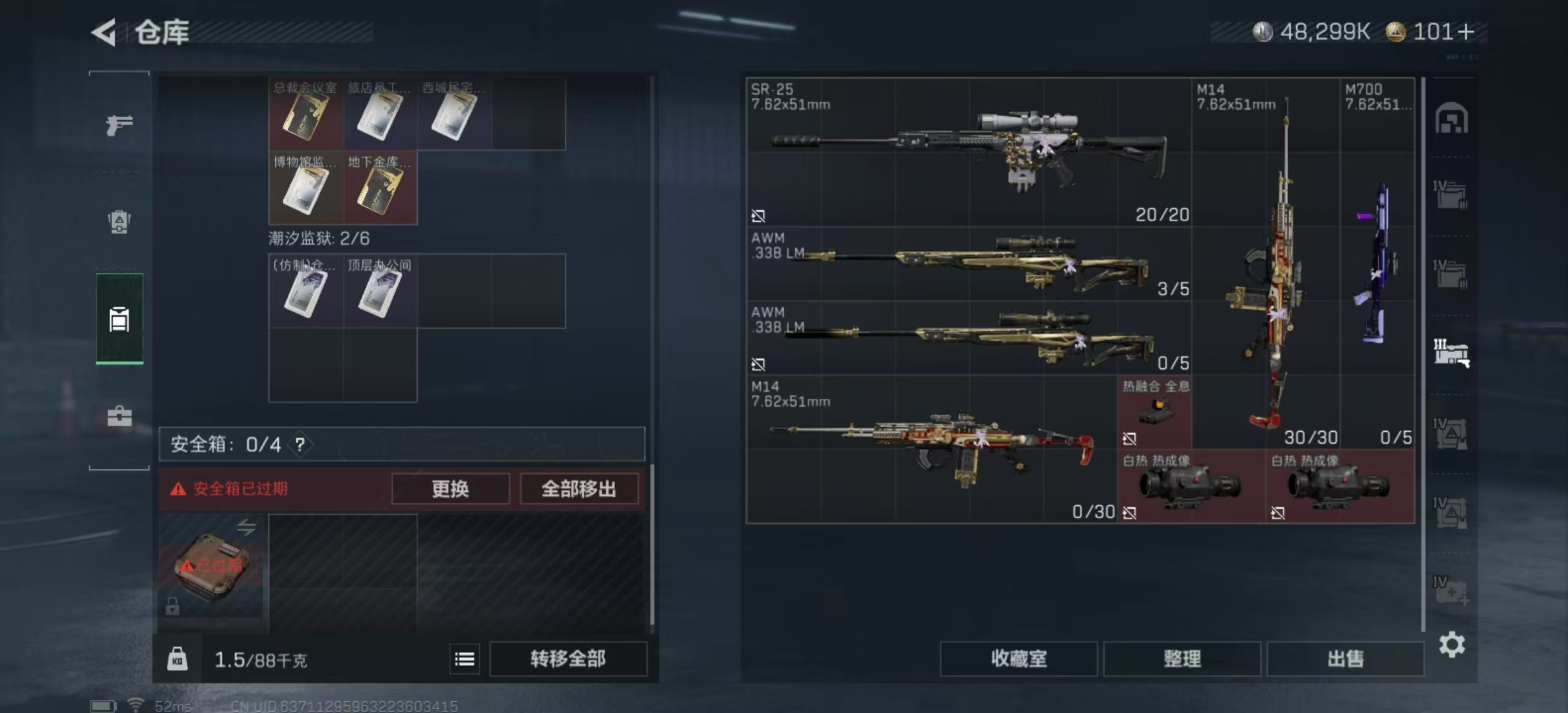Select the pistol category icon in left sidebar

point(119,124)
